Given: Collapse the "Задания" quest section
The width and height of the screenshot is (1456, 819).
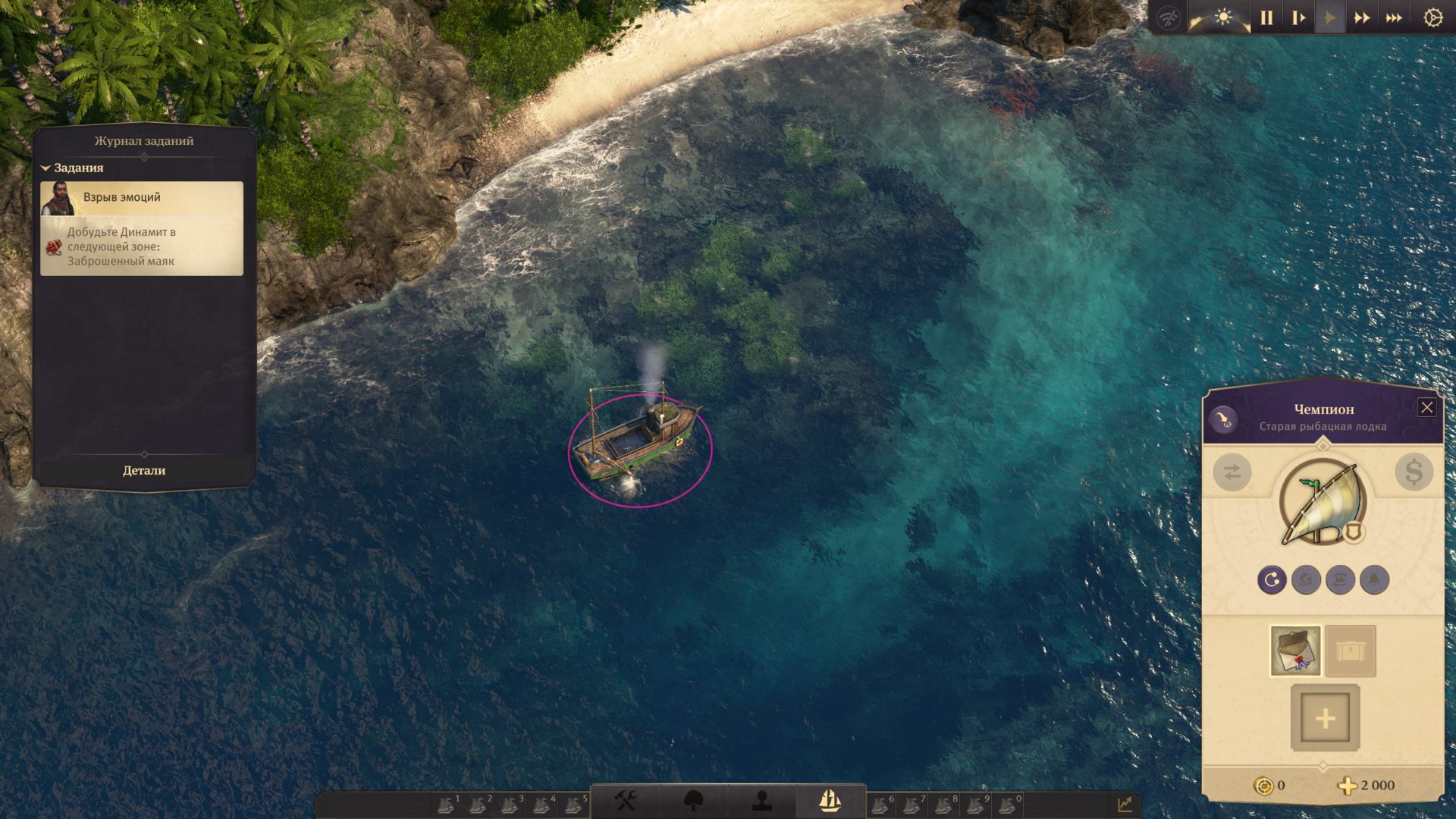Looking at the screenshot, I should click(45, 168).
